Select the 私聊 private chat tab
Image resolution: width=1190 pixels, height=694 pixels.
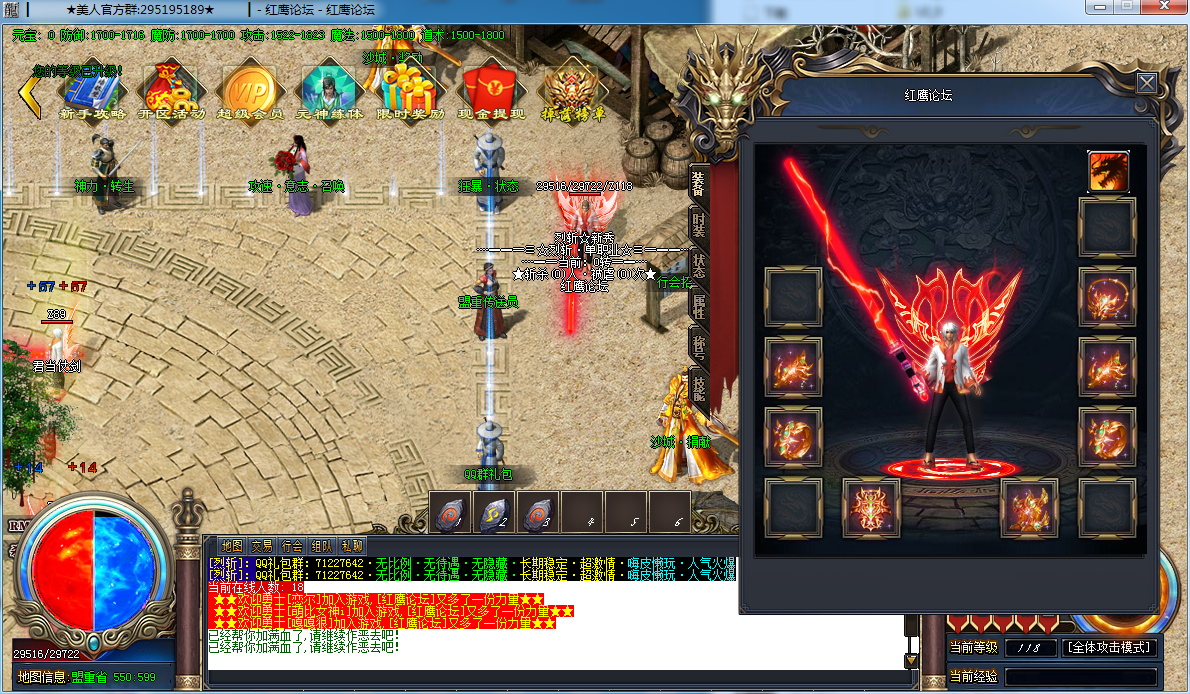point(352,546)
